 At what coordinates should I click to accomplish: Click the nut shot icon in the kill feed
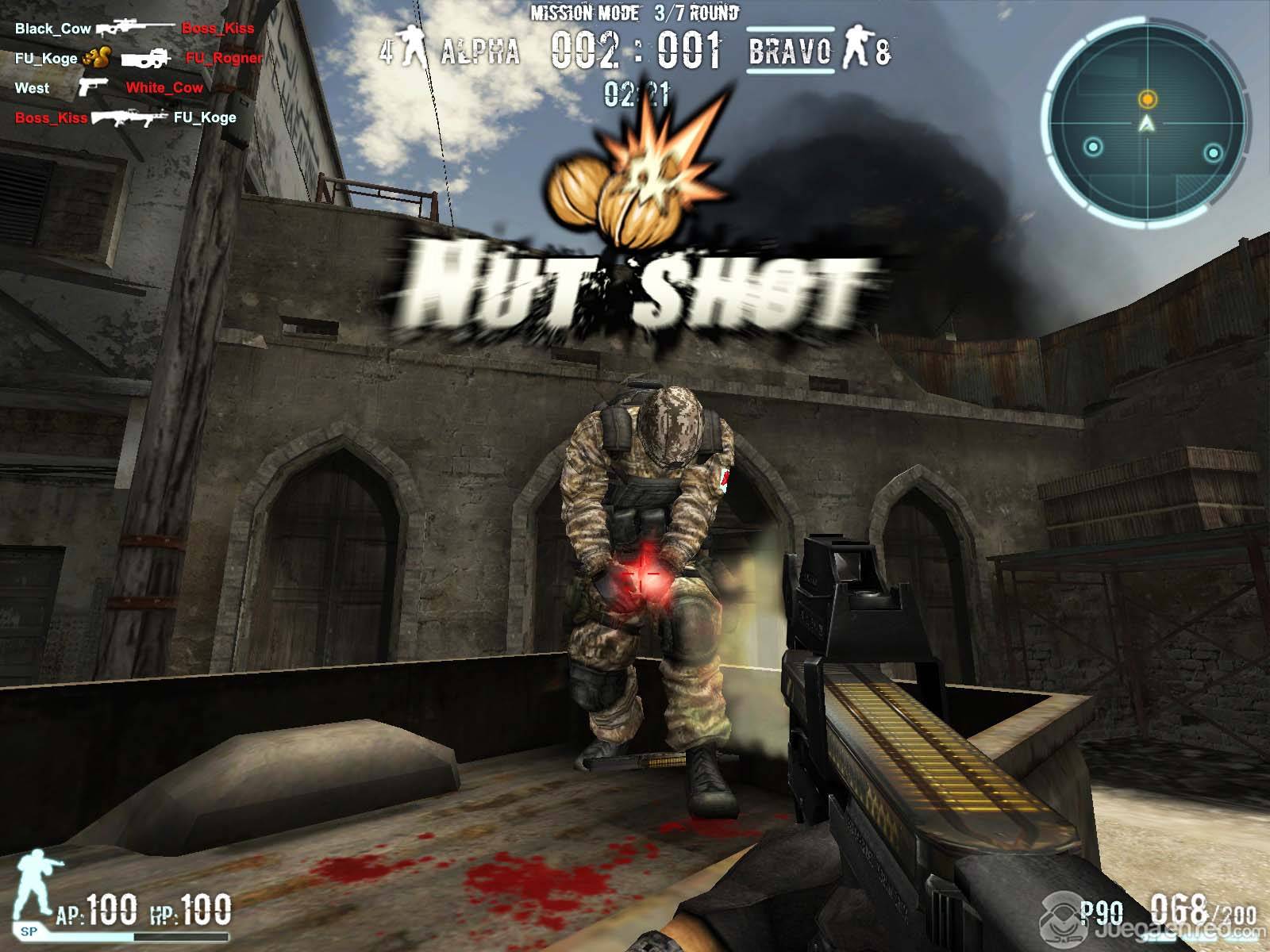click(x=97, y=58)
